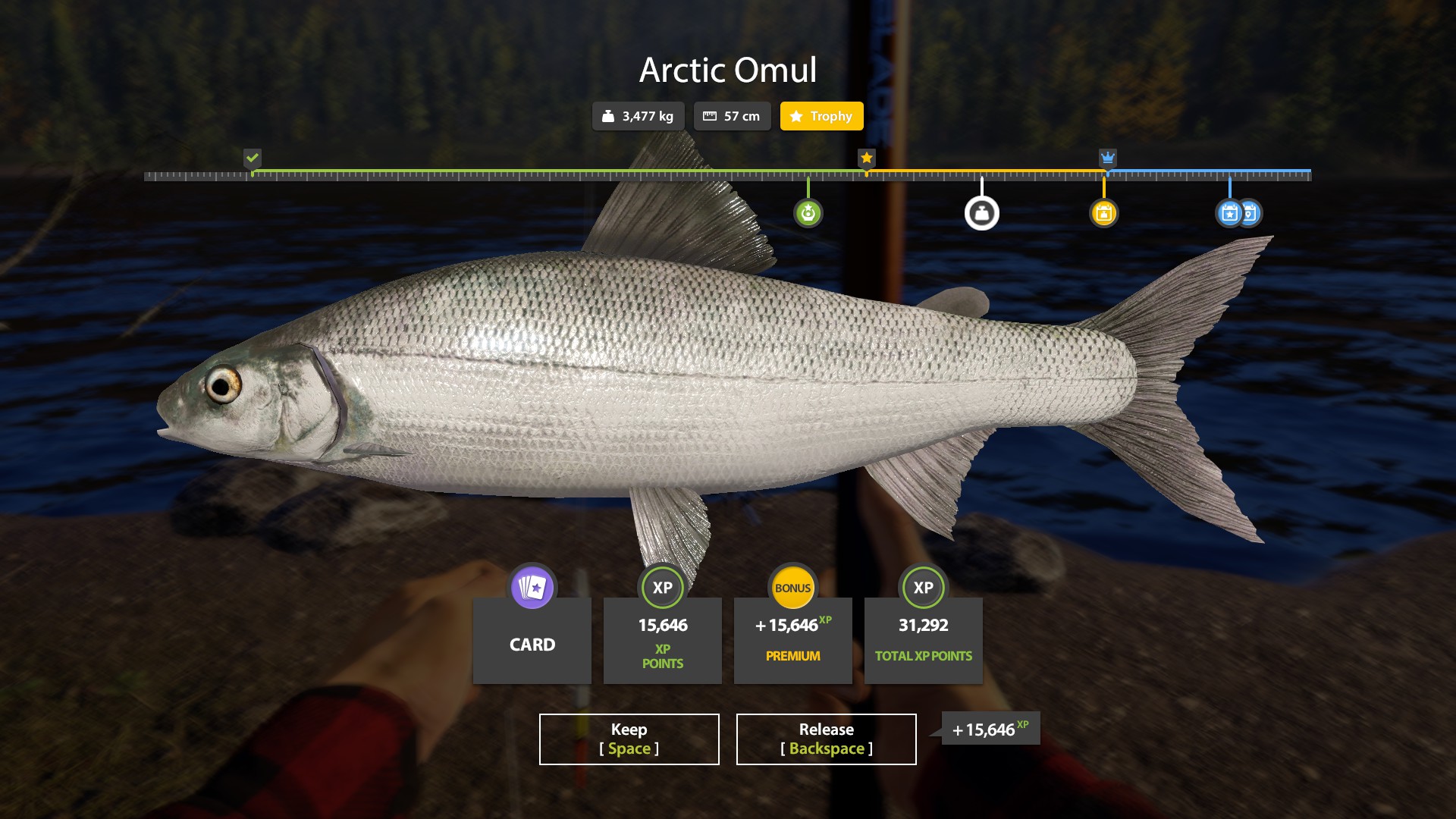Click the Arctic Omul title text
Image resolution: width=1456 pixels, height=819 pixels.
pyautogui.click(x=728, y=70)
